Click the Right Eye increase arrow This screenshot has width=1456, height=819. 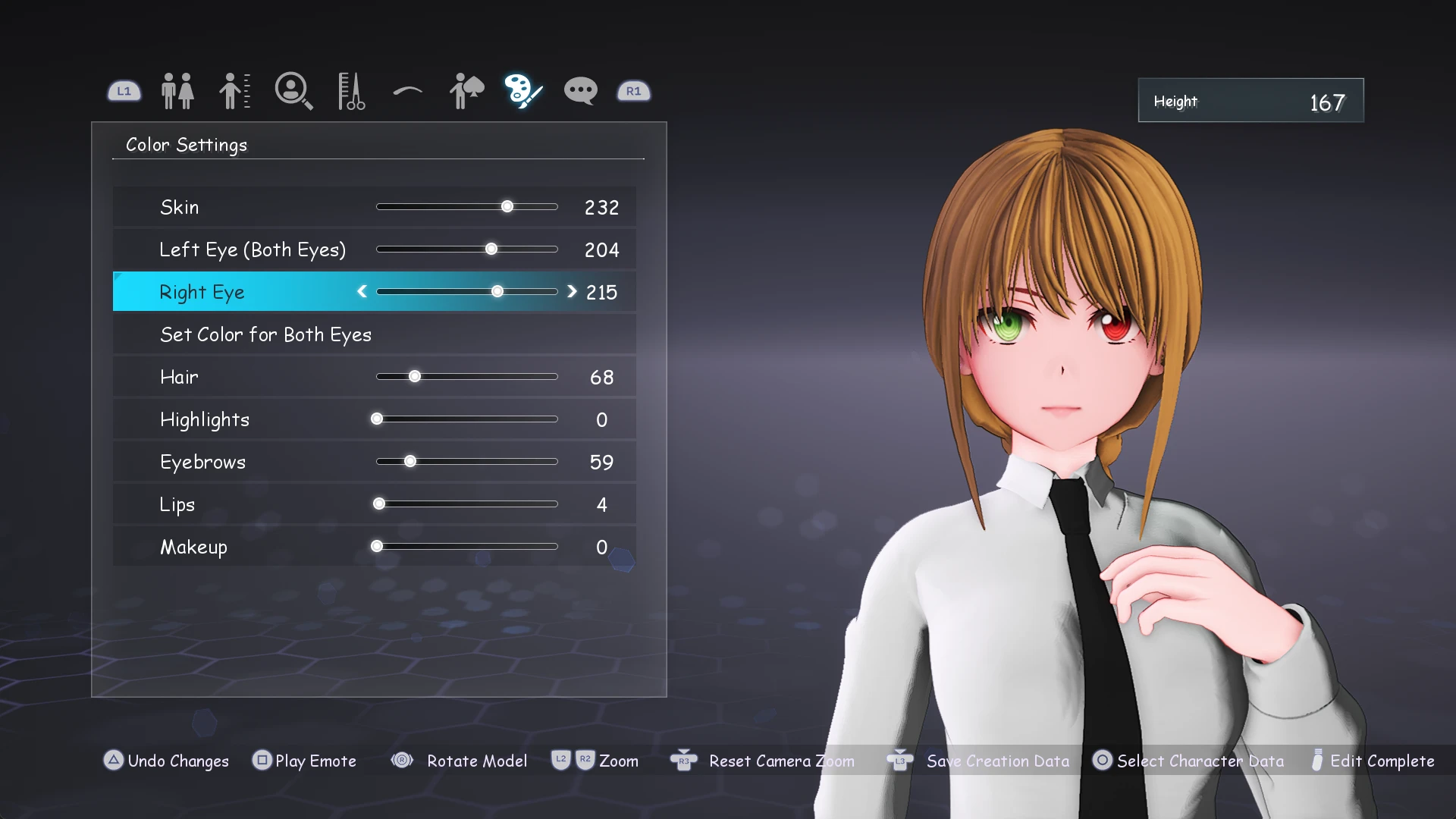(x=572, y=292)
